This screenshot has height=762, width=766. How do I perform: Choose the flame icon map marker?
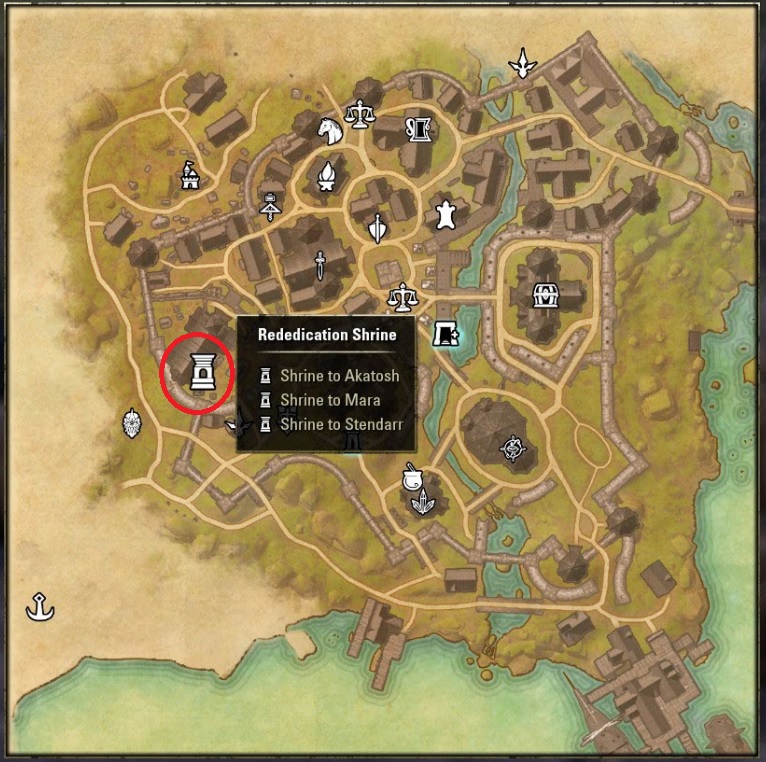pos(326,175)
